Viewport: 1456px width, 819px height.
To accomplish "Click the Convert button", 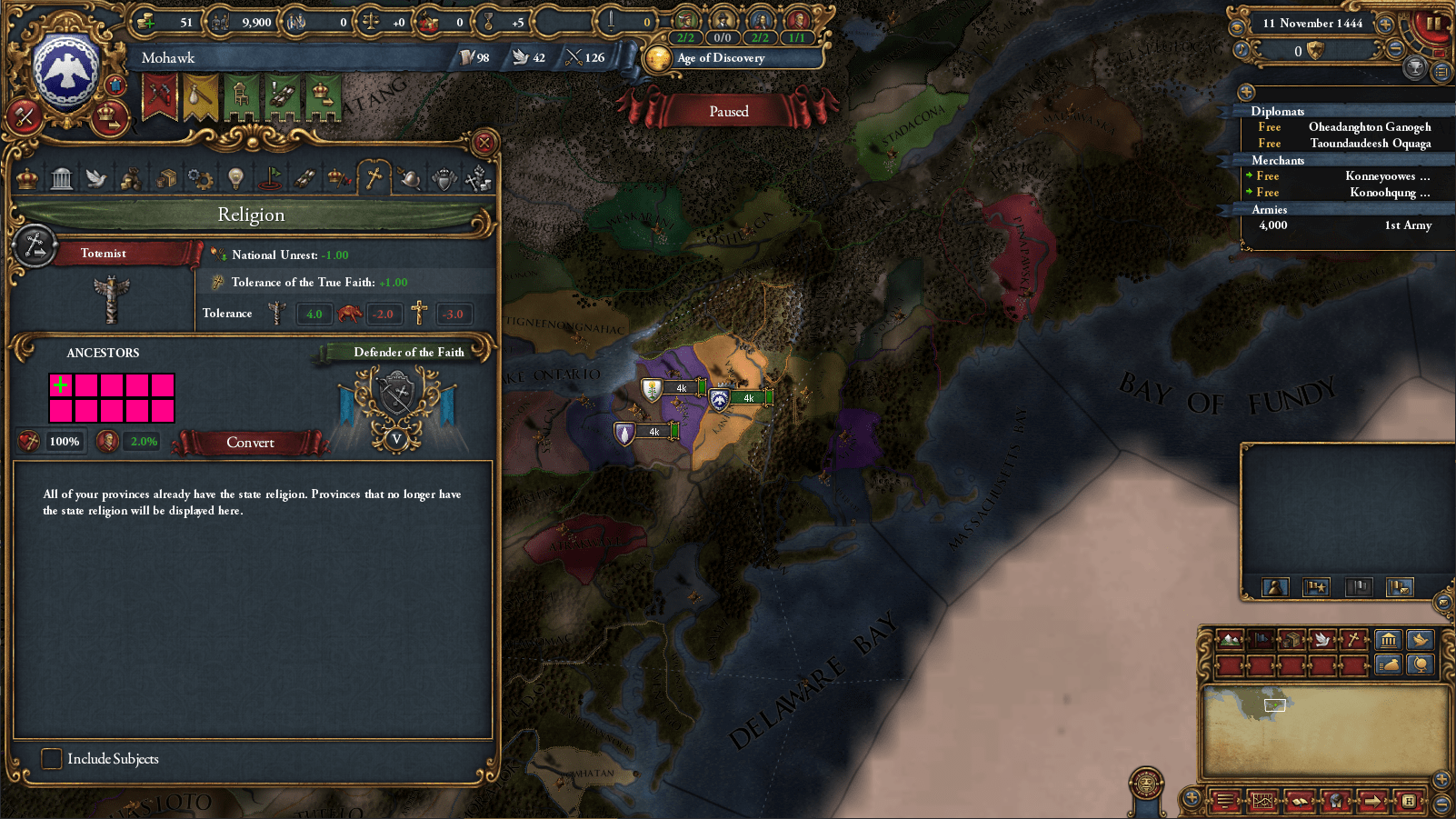I will coord(250,443).
